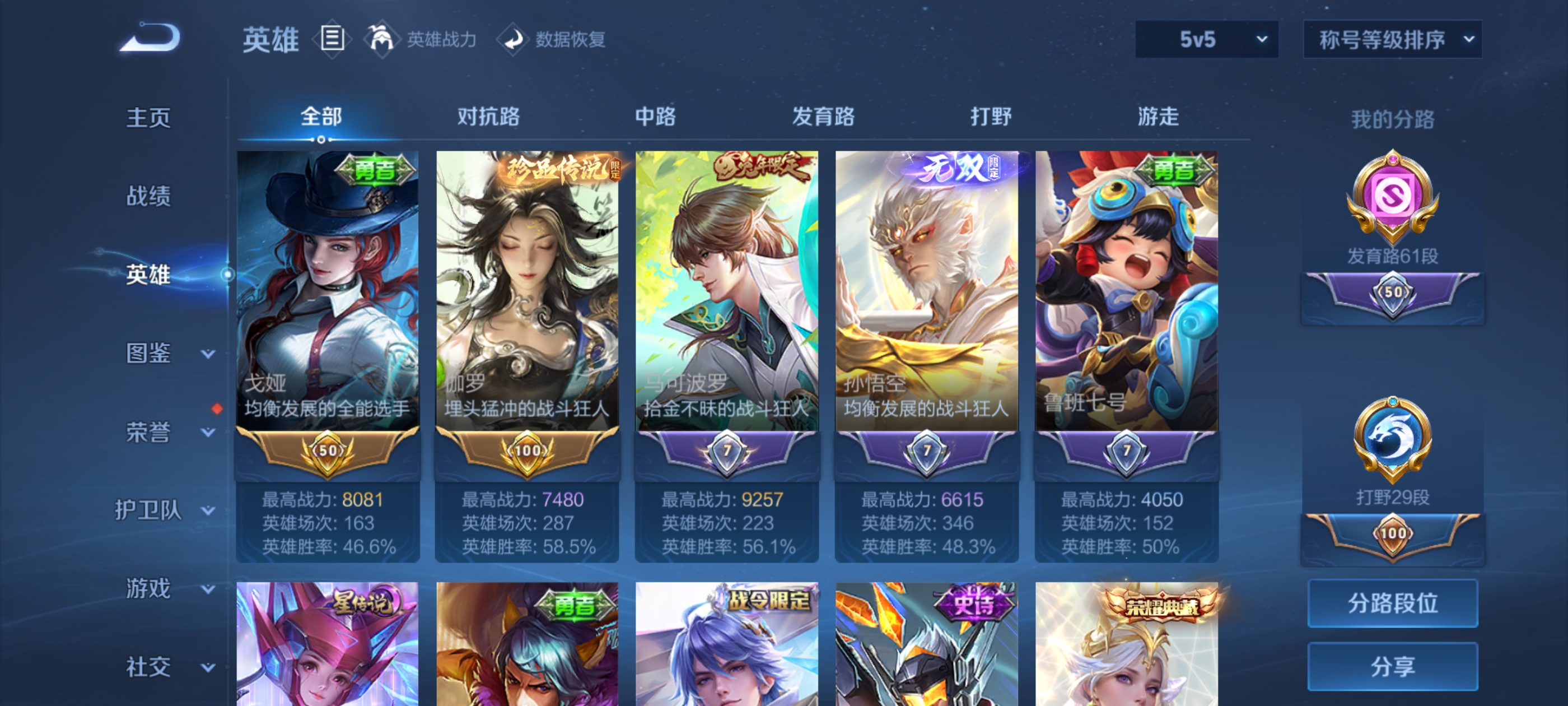Open the 英雄战力 hero power panel
1568x706 pixels.
[382, 39]
